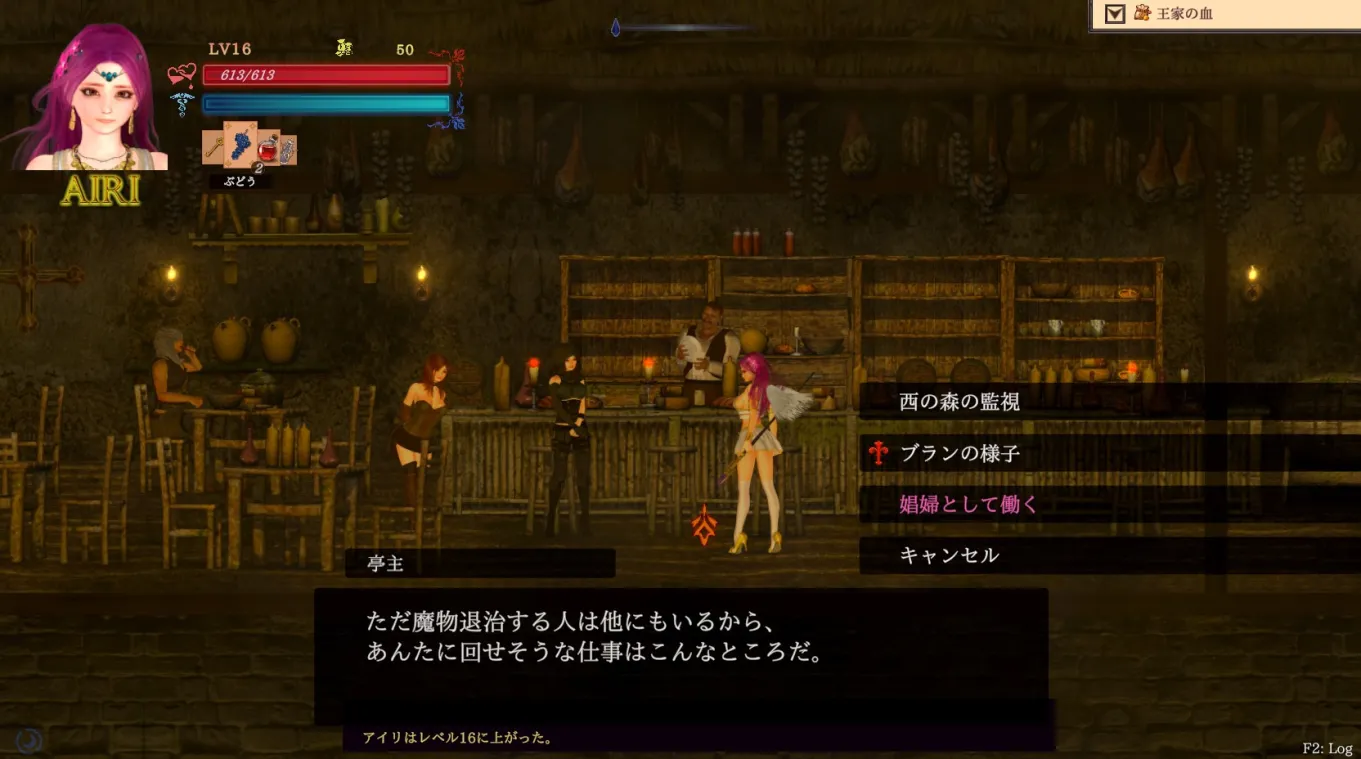Screen dimensions: 1361x759
Task: Click the swirl icon in the bottom-left corner
Action: pos(26,739)
